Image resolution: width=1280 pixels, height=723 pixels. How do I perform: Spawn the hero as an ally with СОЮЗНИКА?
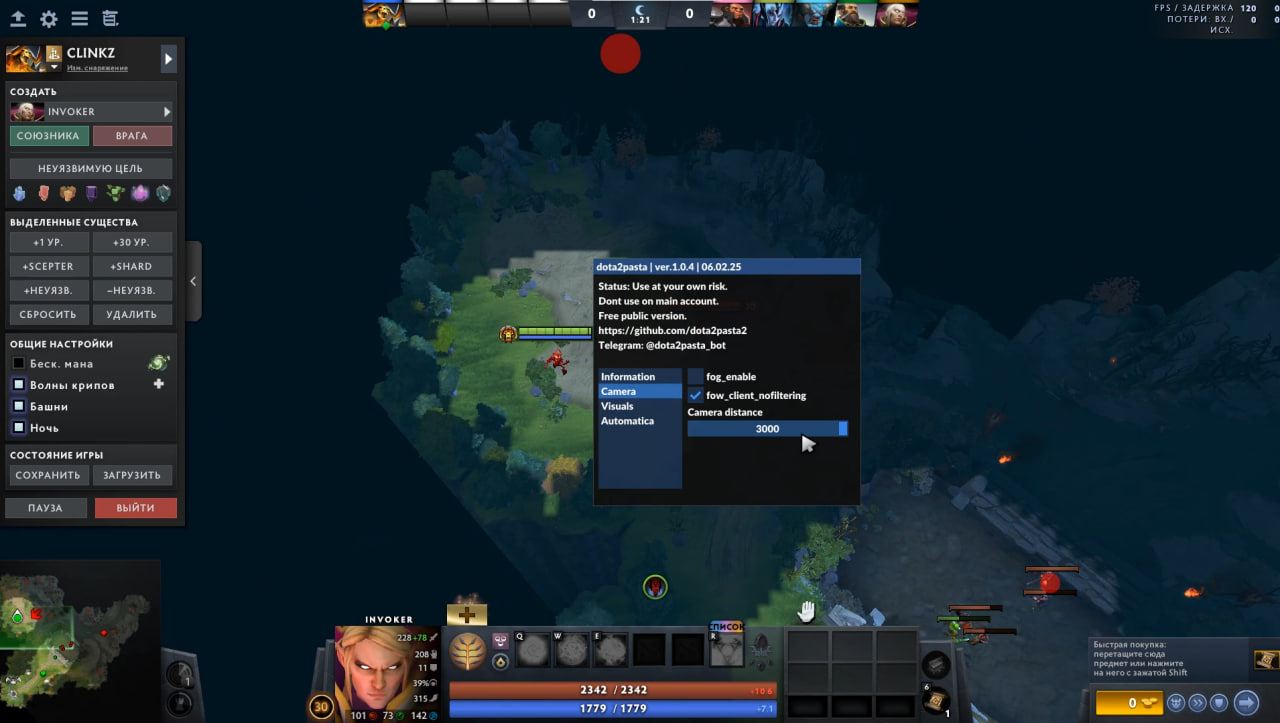(x=49, y=136)
